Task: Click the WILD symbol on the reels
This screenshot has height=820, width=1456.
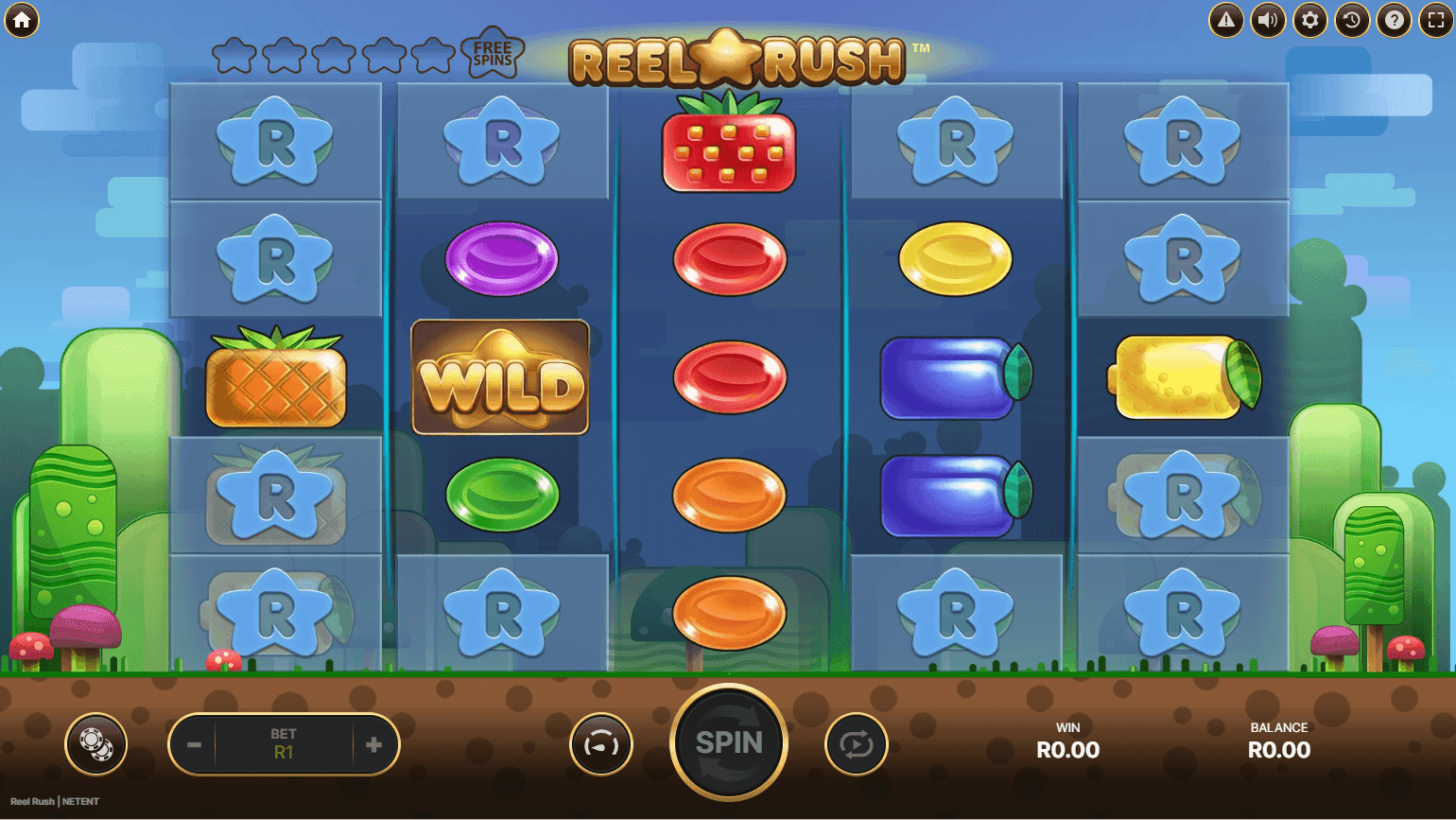Action: 501,376
